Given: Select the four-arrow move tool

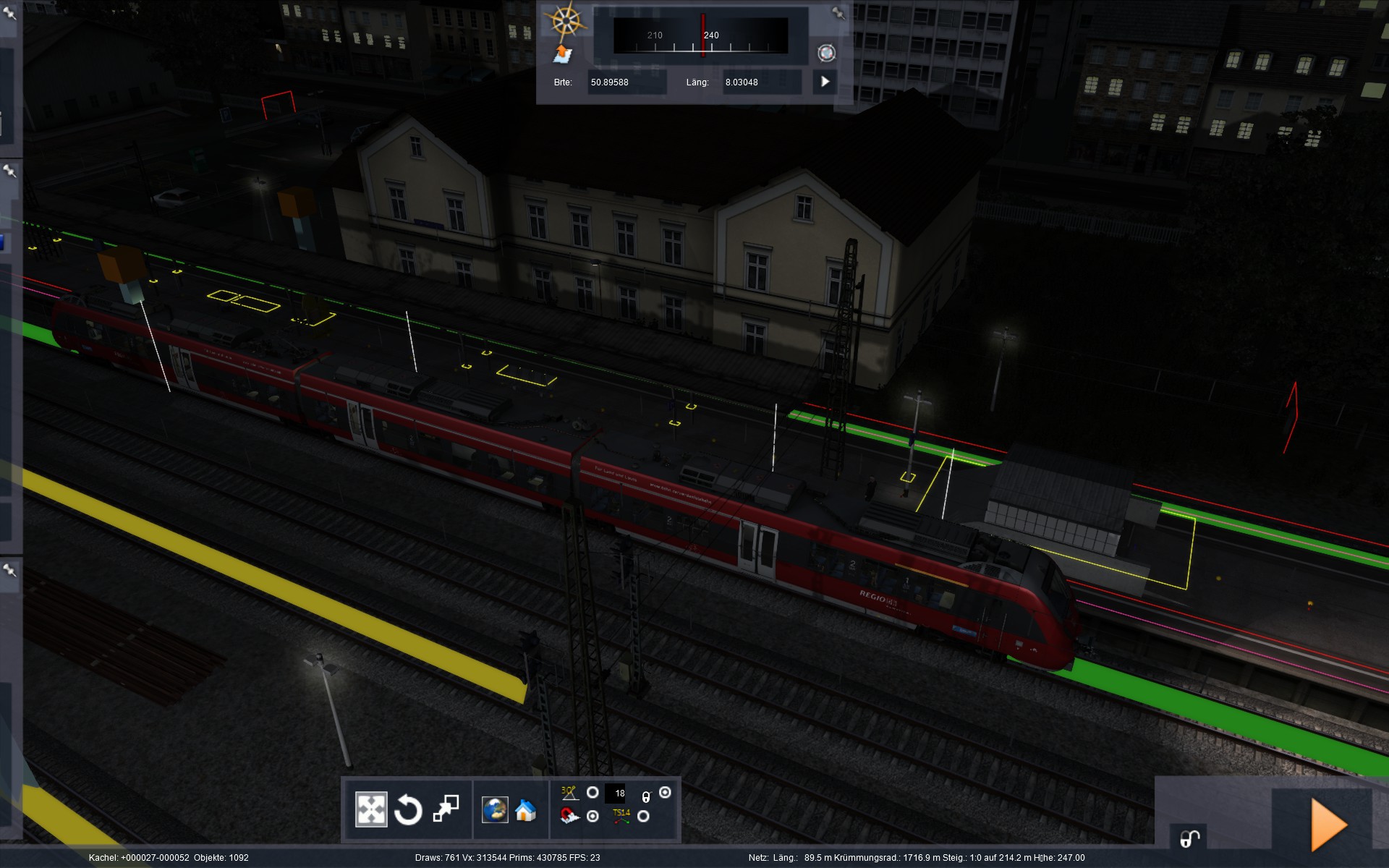Looking at the screenshot, I should 371,809.
